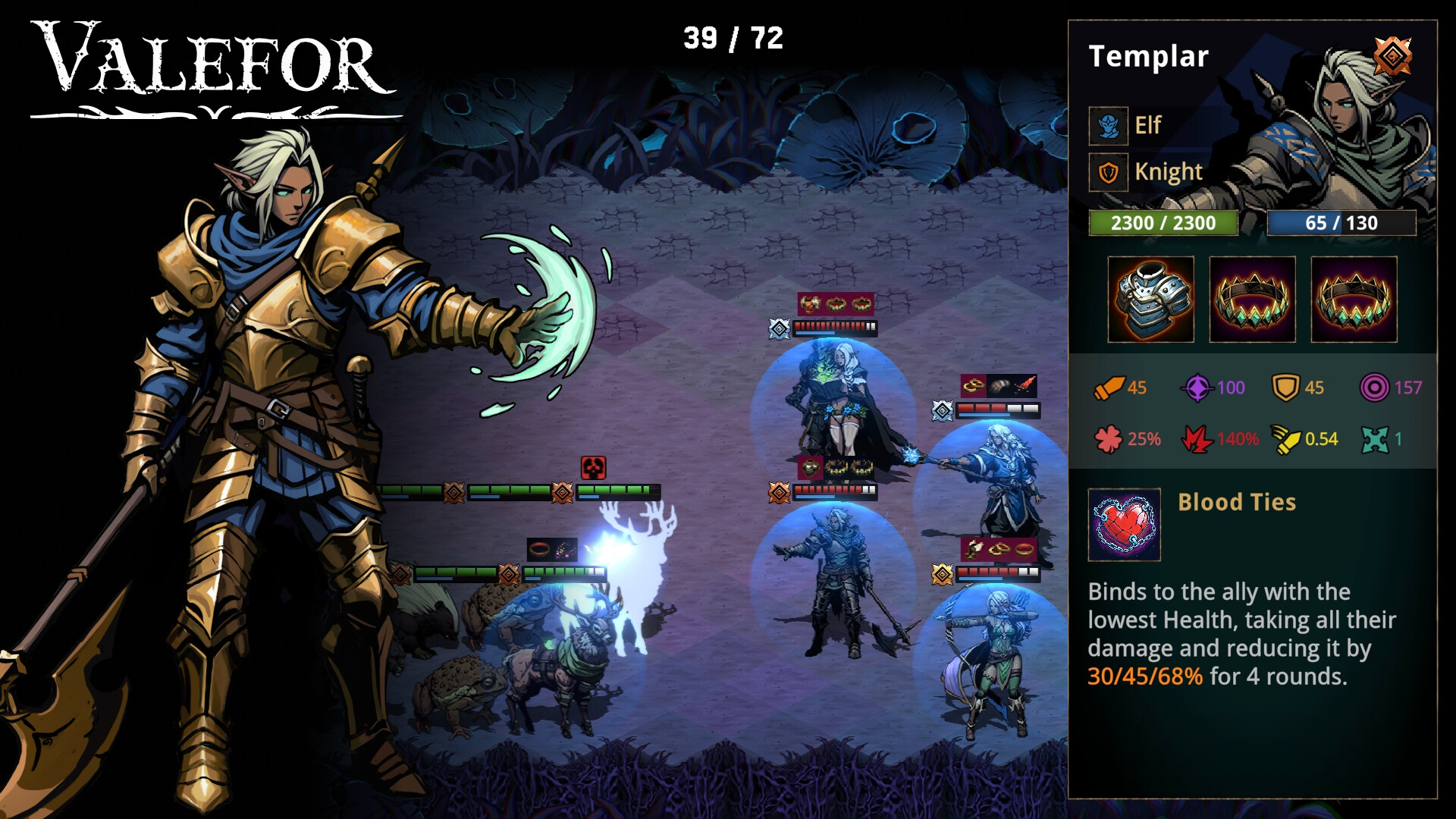
Task: Select the second crown accessory slot
Action: (1354, 298)
